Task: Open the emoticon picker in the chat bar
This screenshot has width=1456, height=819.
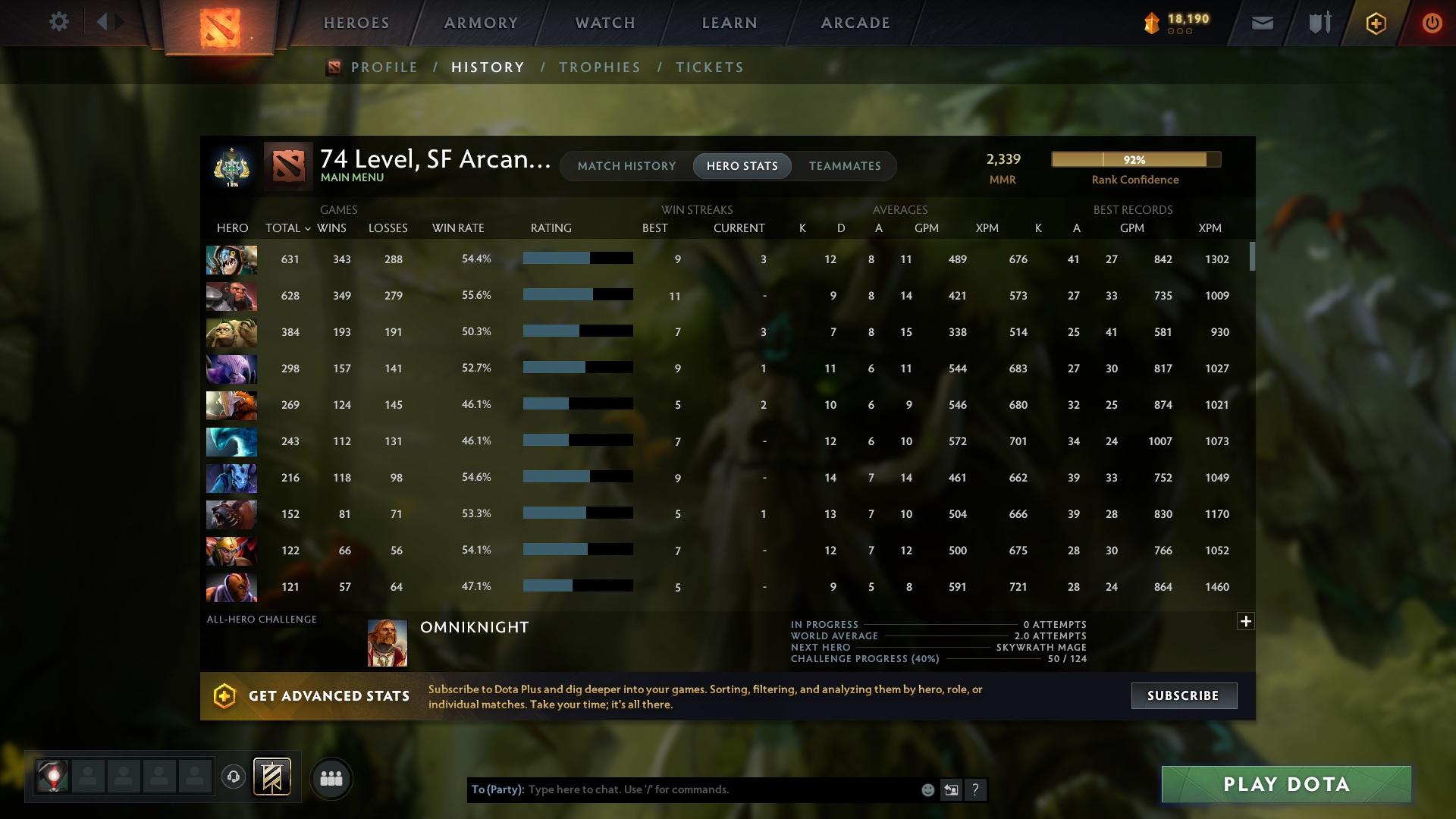Action: point(927,789)
